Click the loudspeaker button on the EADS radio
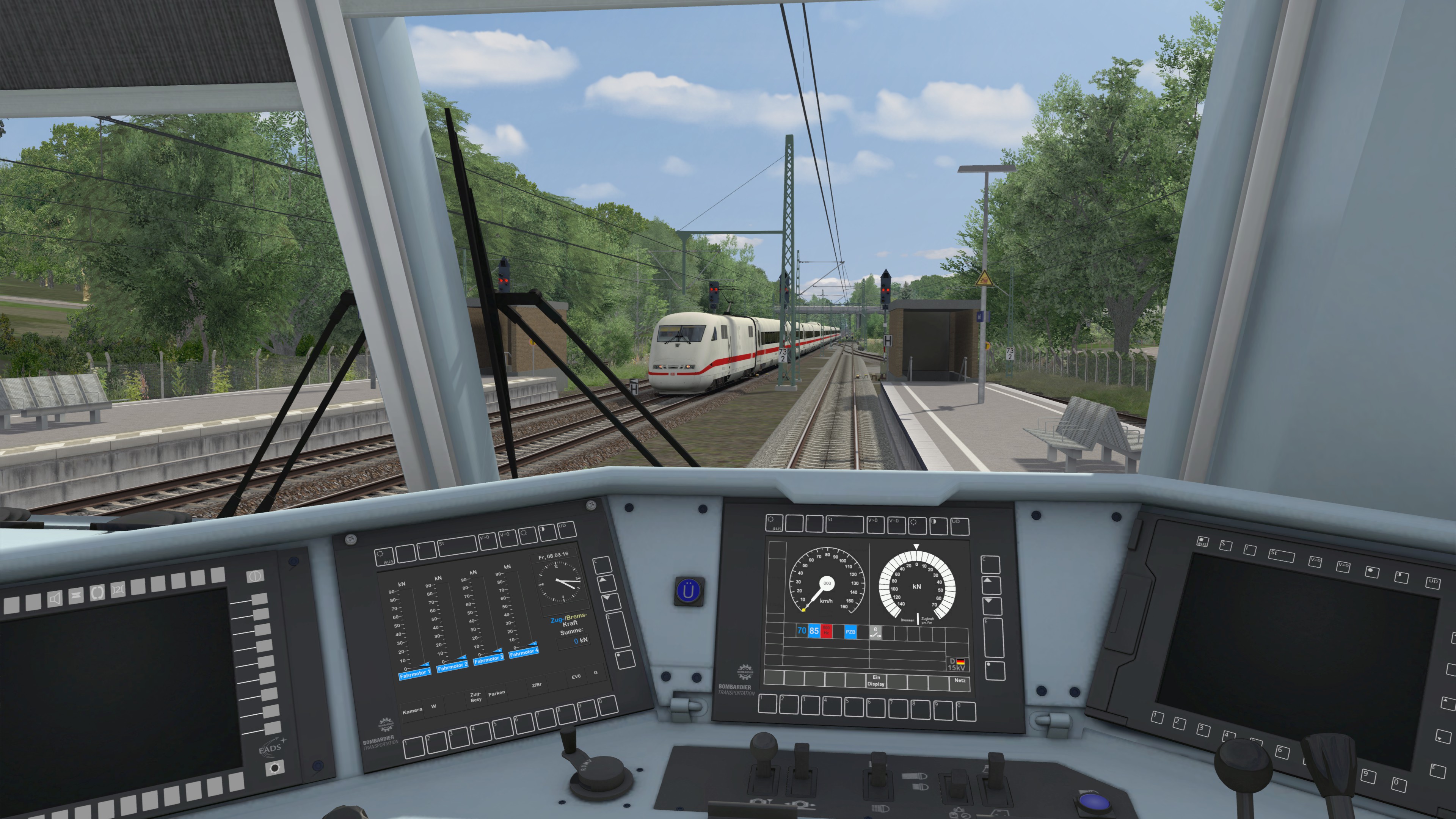Image resolution: width=1456 pixels, height=819 pixels. point(55,599)
